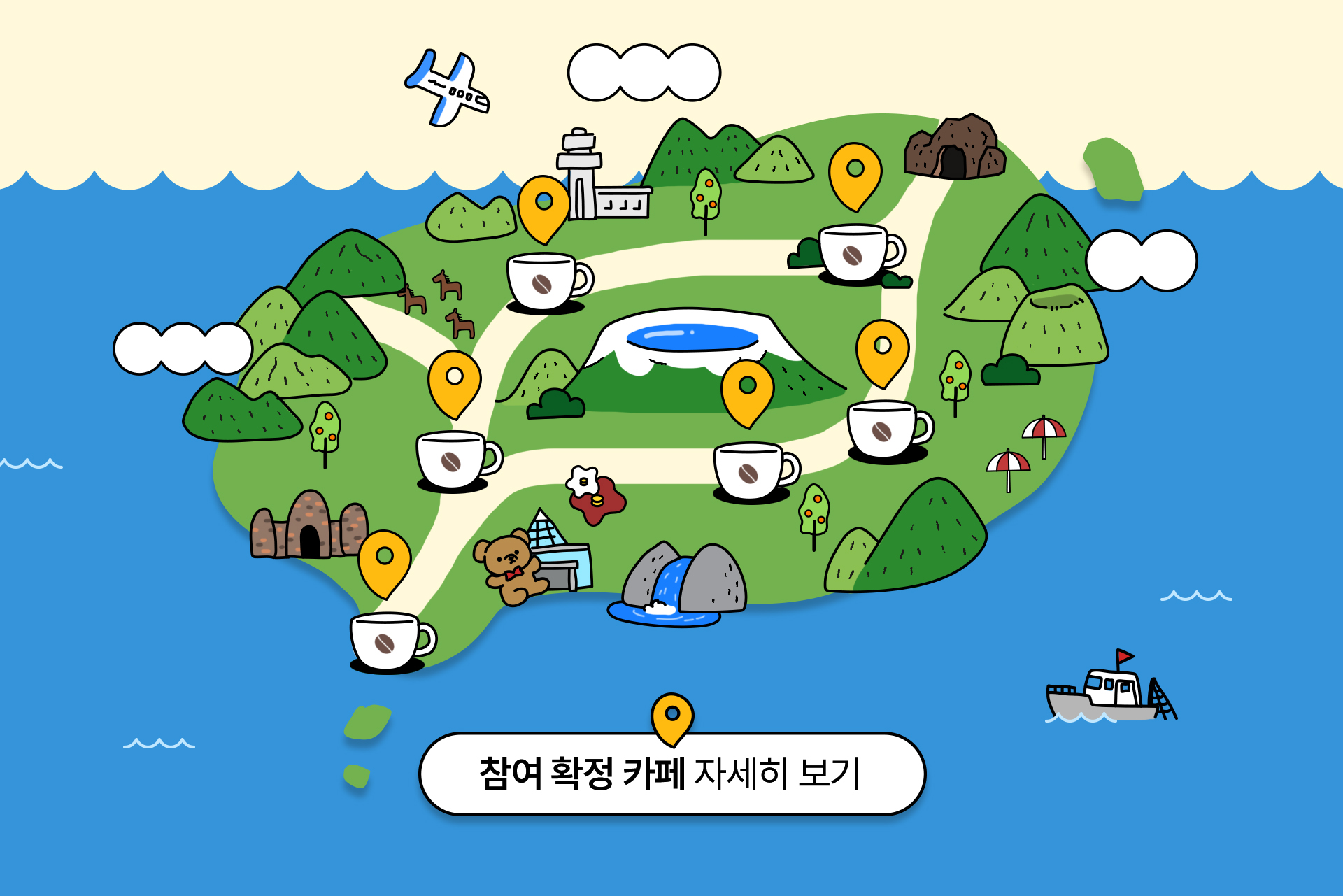Choose the cafe pin beside the stone huts
The height and width of the screenshot is (896, 1343).
tap(384, 559)
